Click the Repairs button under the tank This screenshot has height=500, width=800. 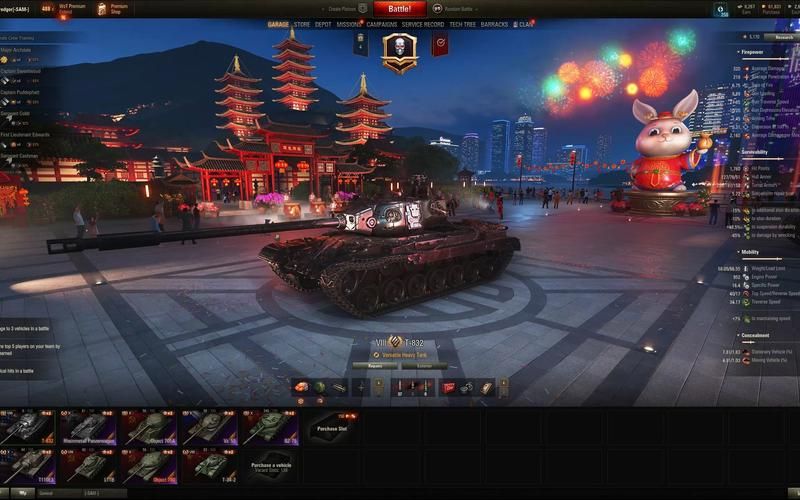[375, 366]
